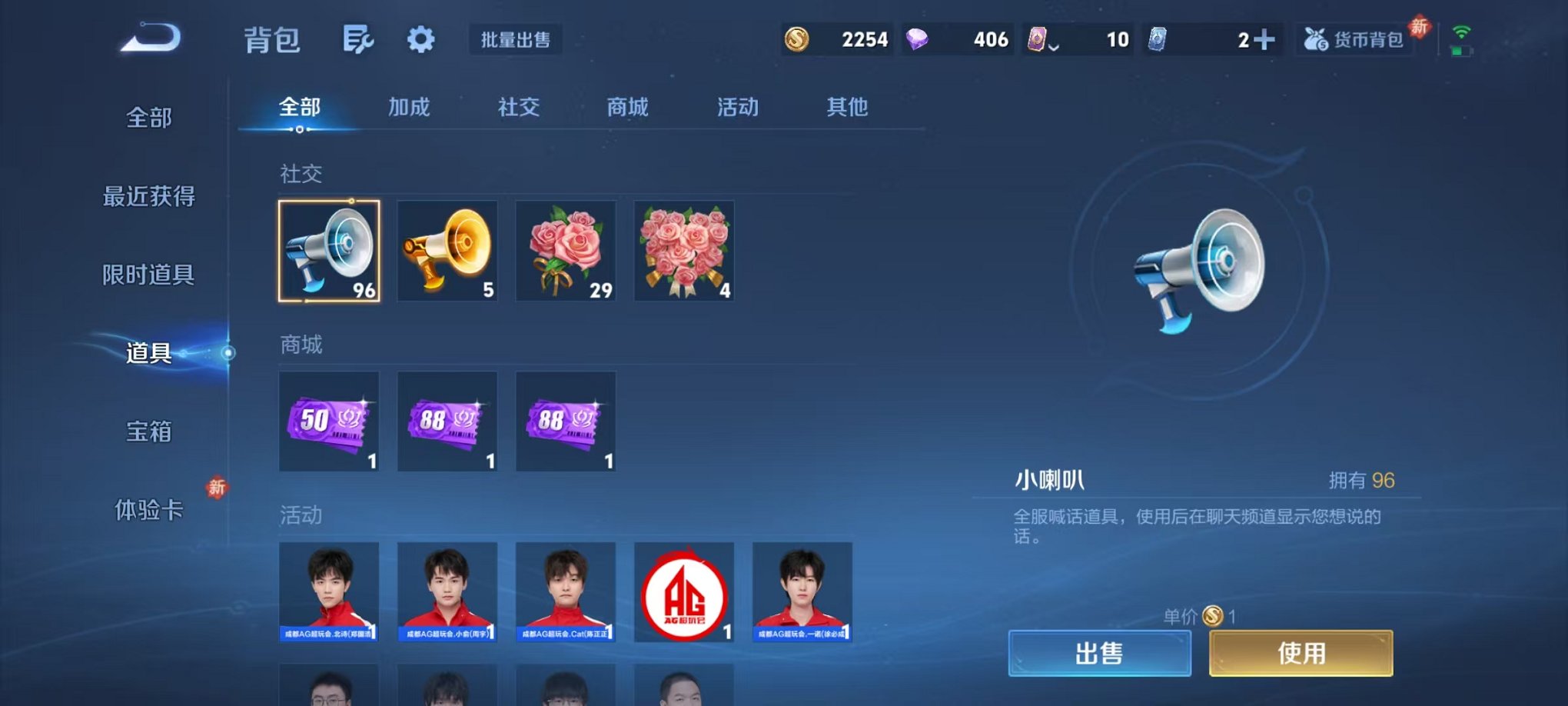Switch to the 其他 tab
Screen dimensions: 1568x706
point(848,108)
